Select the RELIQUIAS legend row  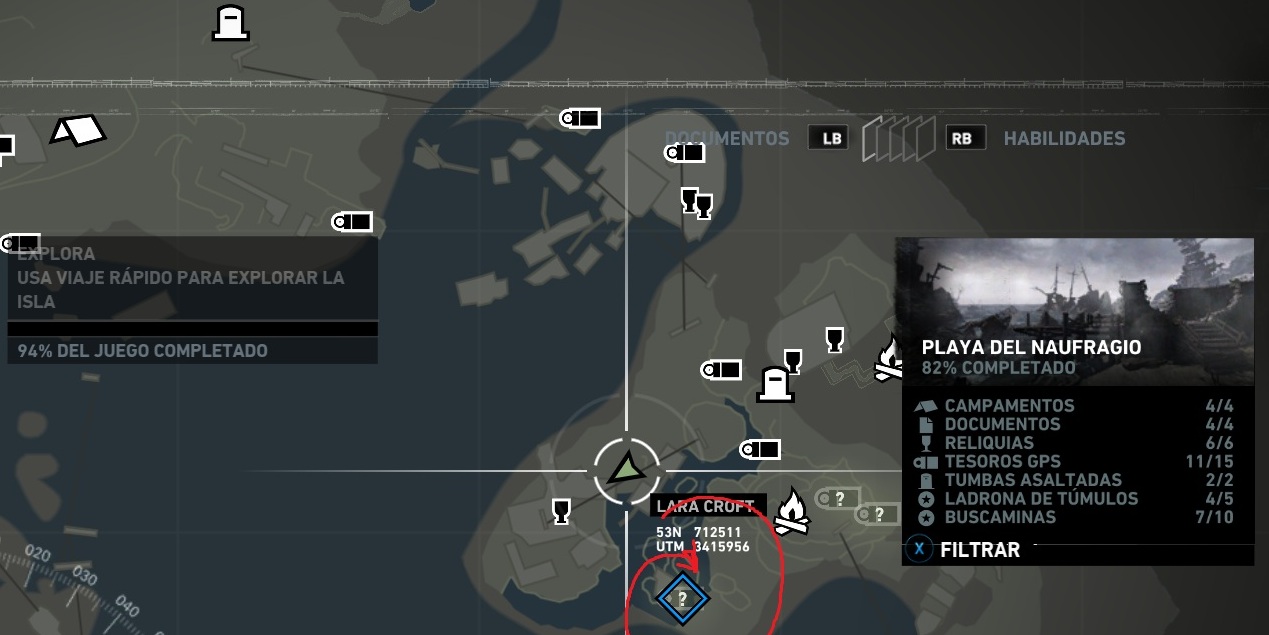tap(1075, 443)
